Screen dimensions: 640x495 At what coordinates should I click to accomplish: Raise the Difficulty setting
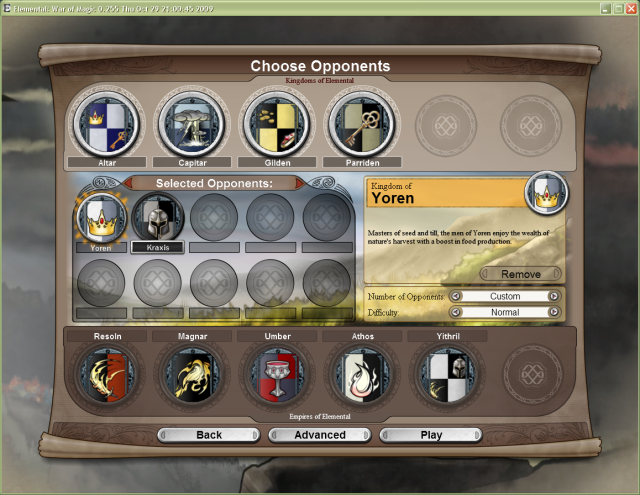point(553,312)
